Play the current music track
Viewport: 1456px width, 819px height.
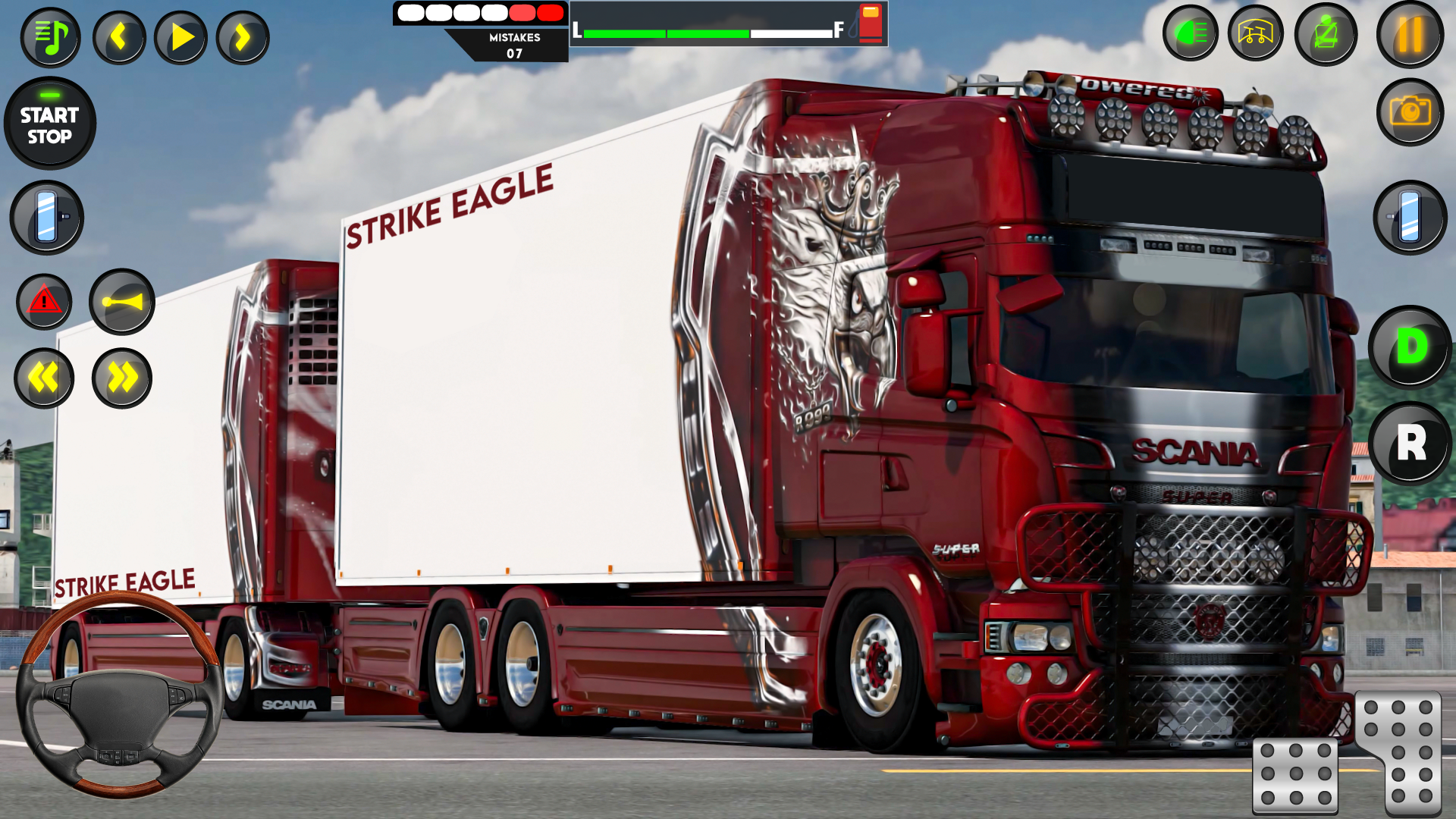(180, 36)
